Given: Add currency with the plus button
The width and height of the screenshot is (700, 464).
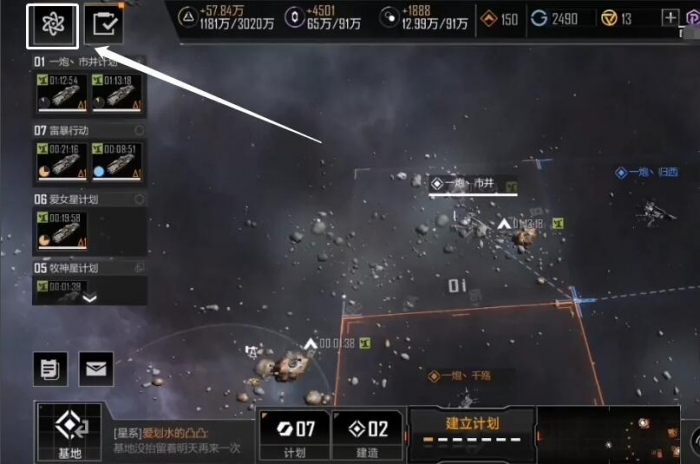Looking at the screenshot, I should pos(670,18).
